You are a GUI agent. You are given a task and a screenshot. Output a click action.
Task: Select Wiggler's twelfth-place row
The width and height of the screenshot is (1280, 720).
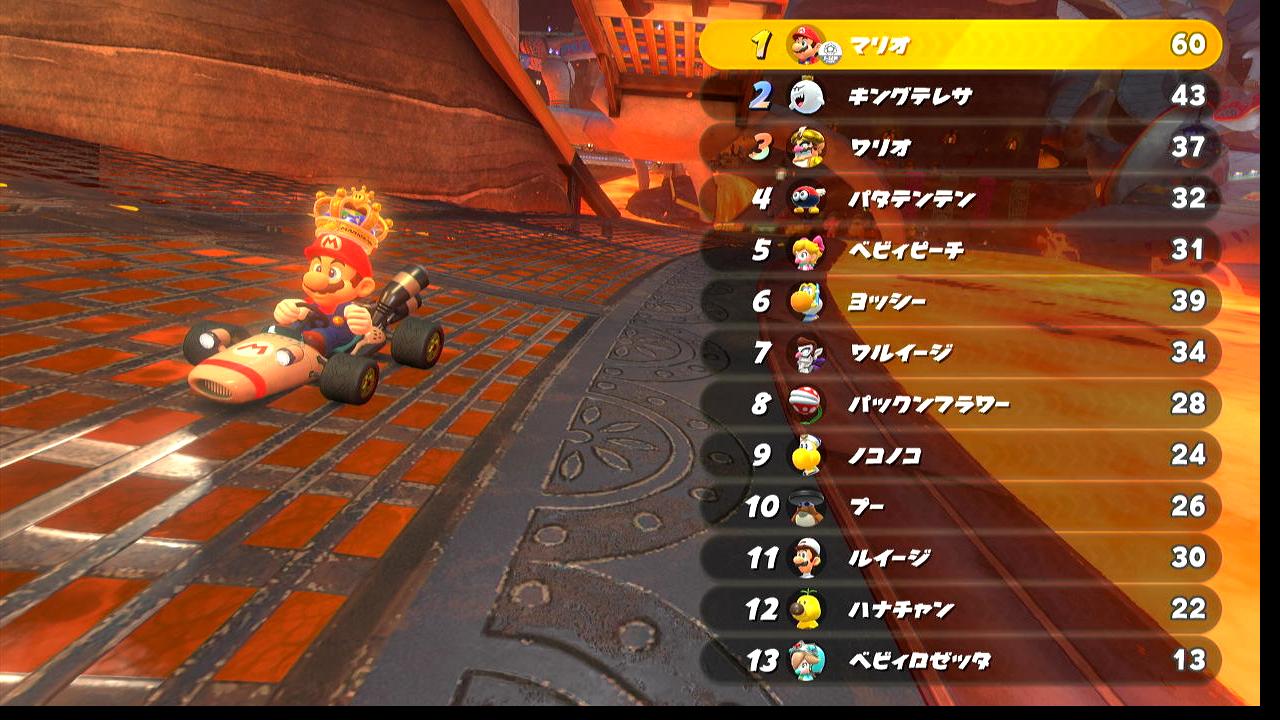[960, 609]
